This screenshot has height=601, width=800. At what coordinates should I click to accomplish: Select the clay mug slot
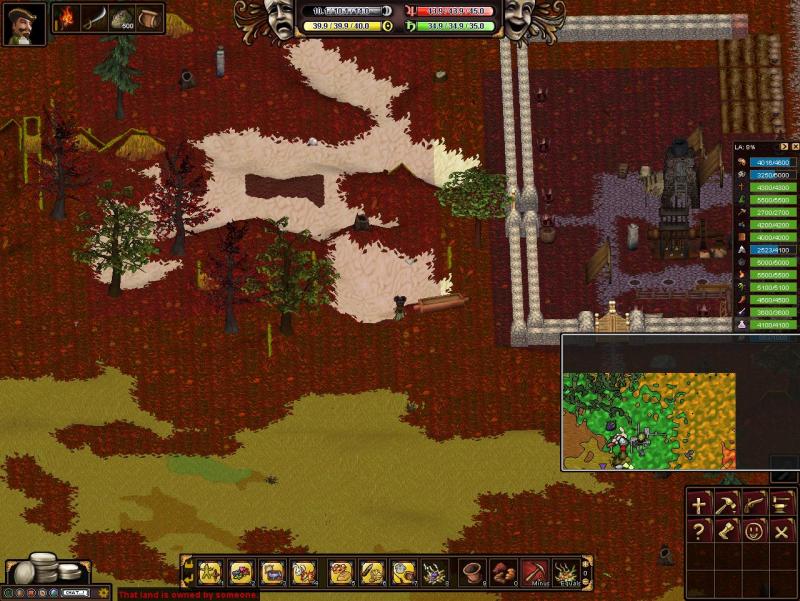(x=149, y=19)
